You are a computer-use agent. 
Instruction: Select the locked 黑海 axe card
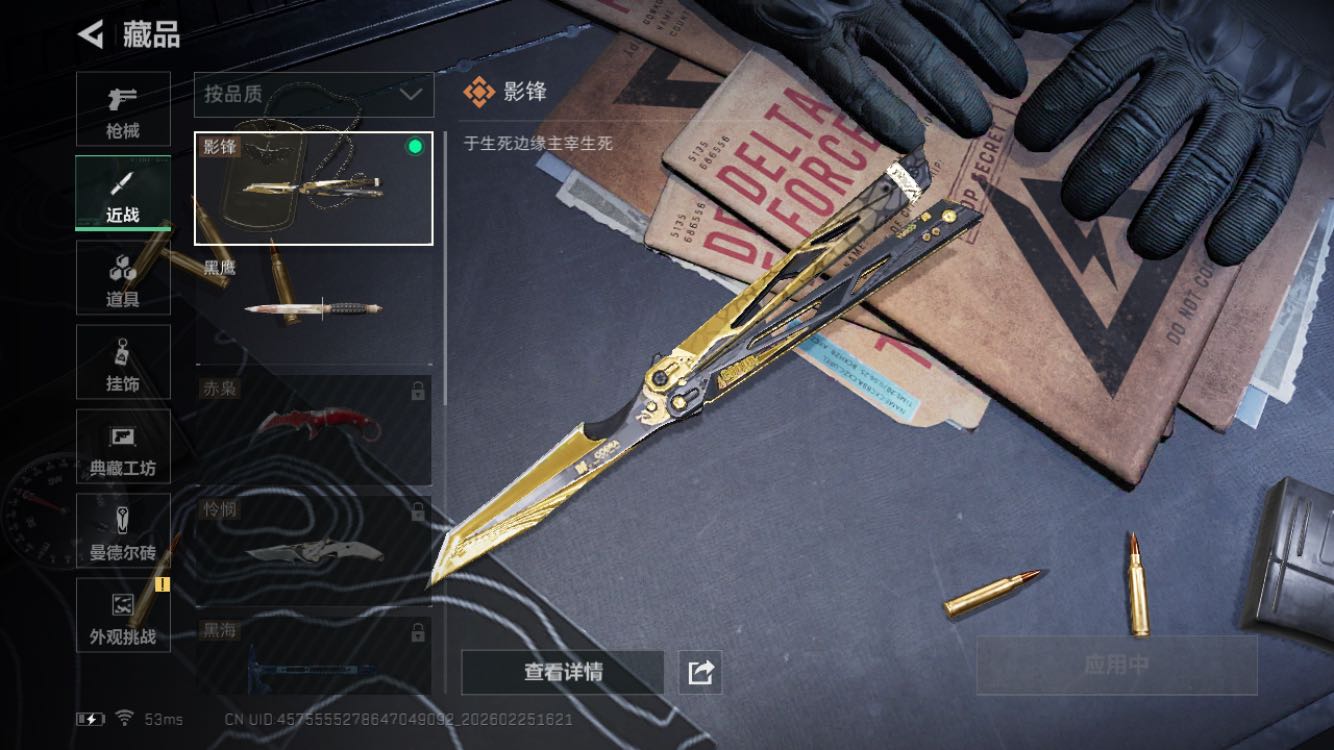point(313,655)
